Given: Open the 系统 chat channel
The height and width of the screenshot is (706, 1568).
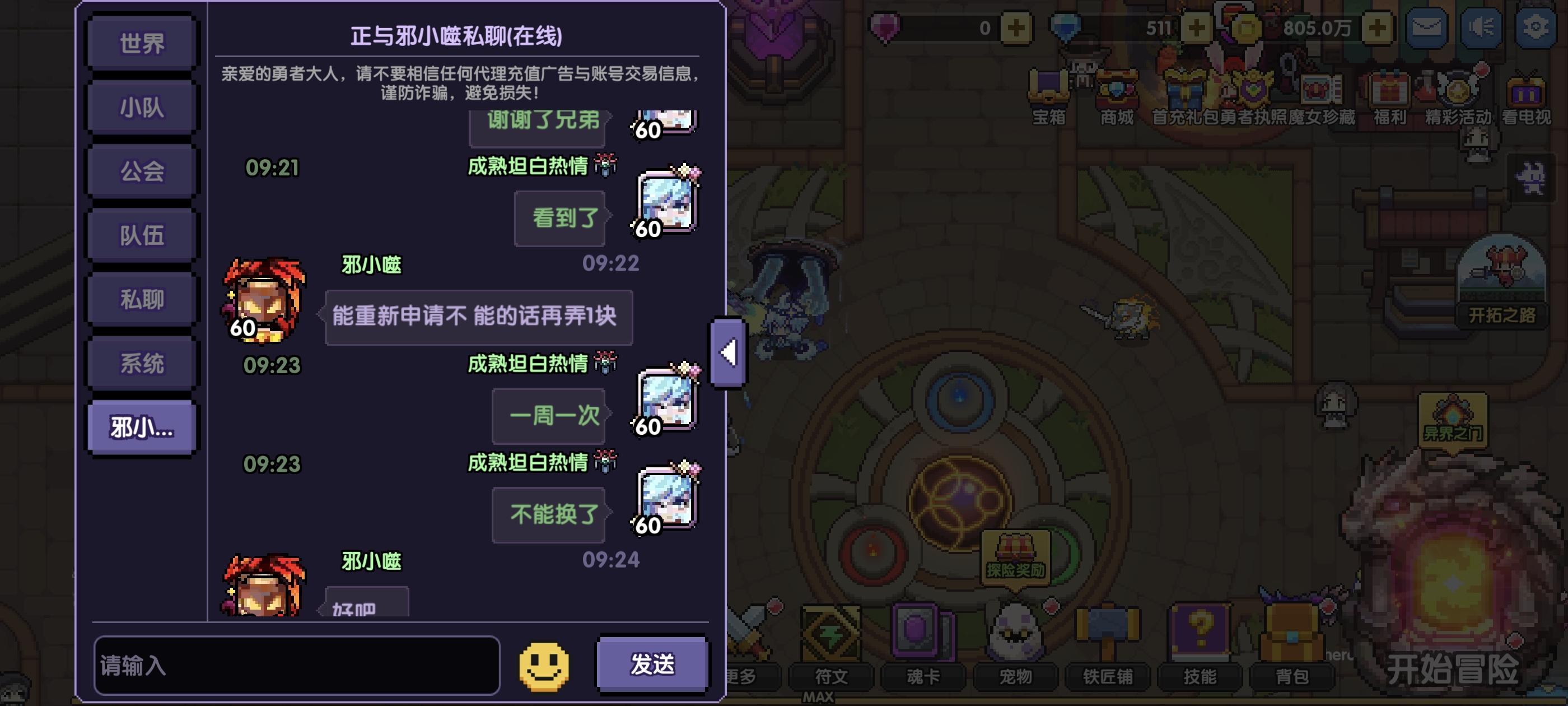Looking at the screenshot, I should tap(141, 361).
